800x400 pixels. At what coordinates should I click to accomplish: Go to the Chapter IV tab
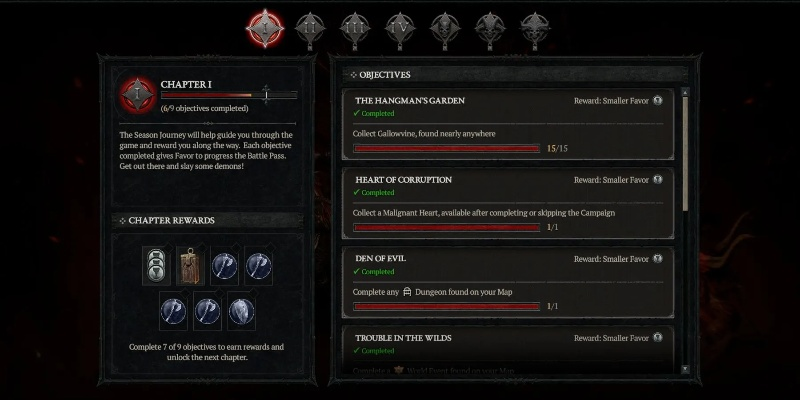coord(398,25)
